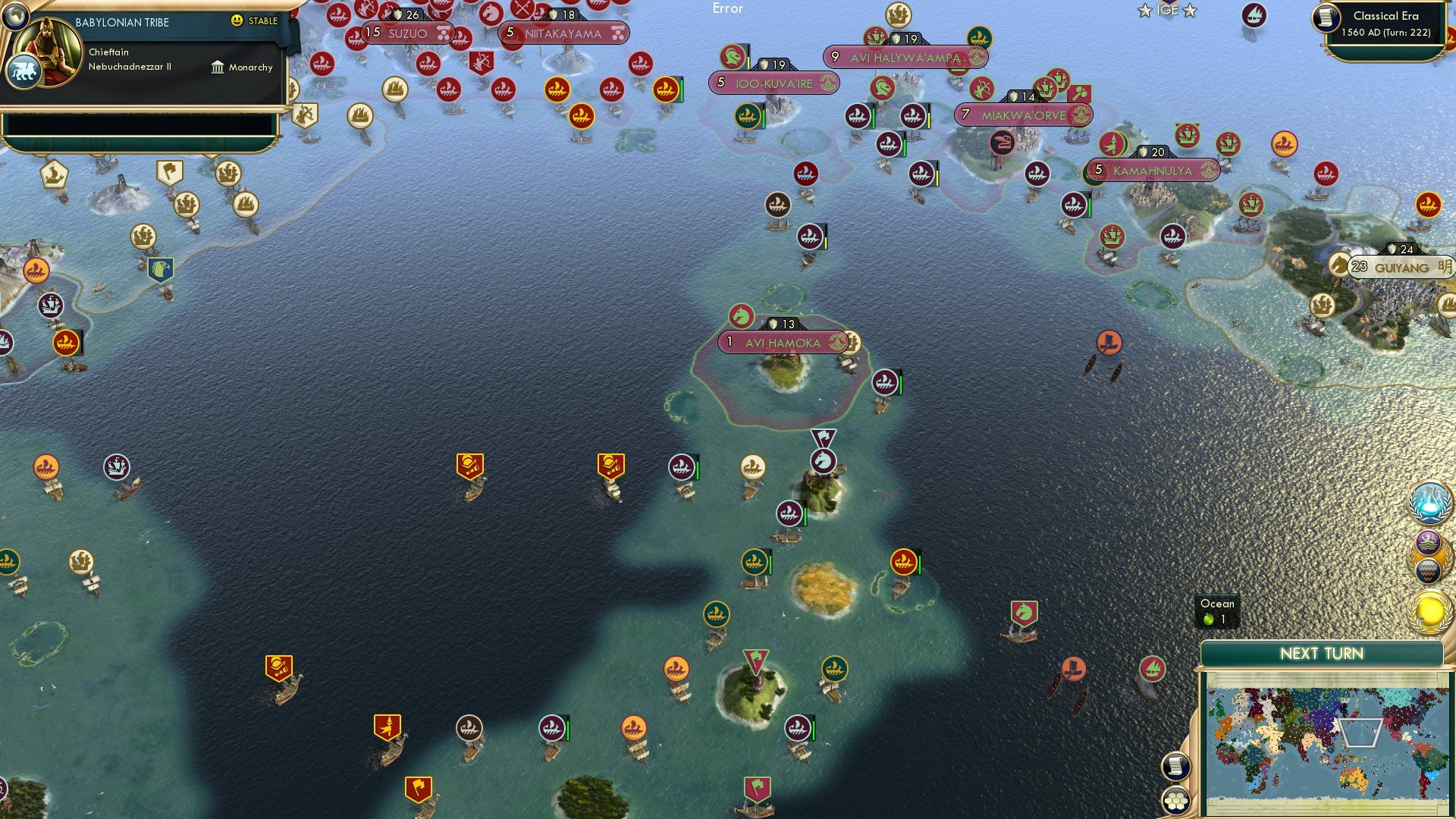Select the Niitakayama city banner

[563, 33]
